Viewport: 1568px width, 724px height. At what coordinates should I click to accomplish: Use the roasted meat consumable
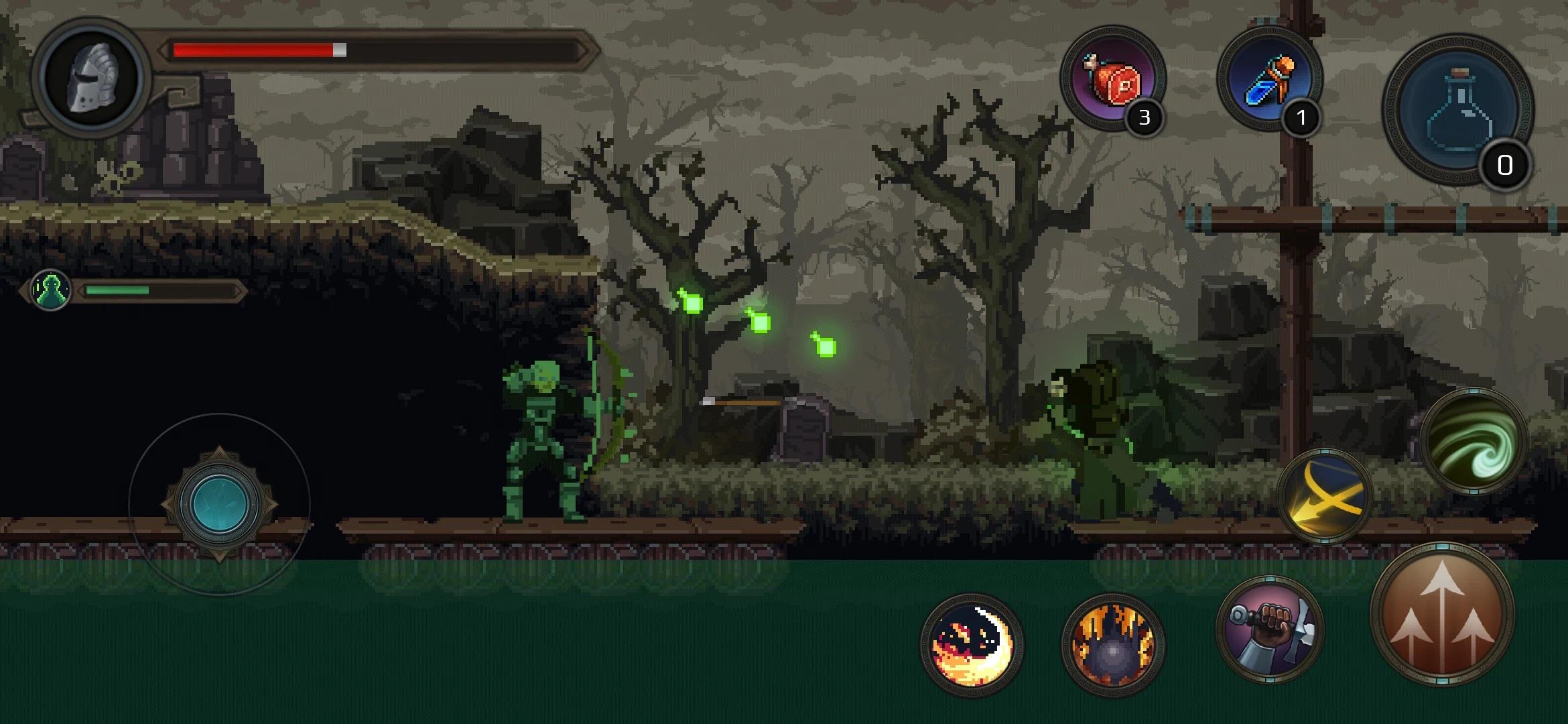(1113, 80)
